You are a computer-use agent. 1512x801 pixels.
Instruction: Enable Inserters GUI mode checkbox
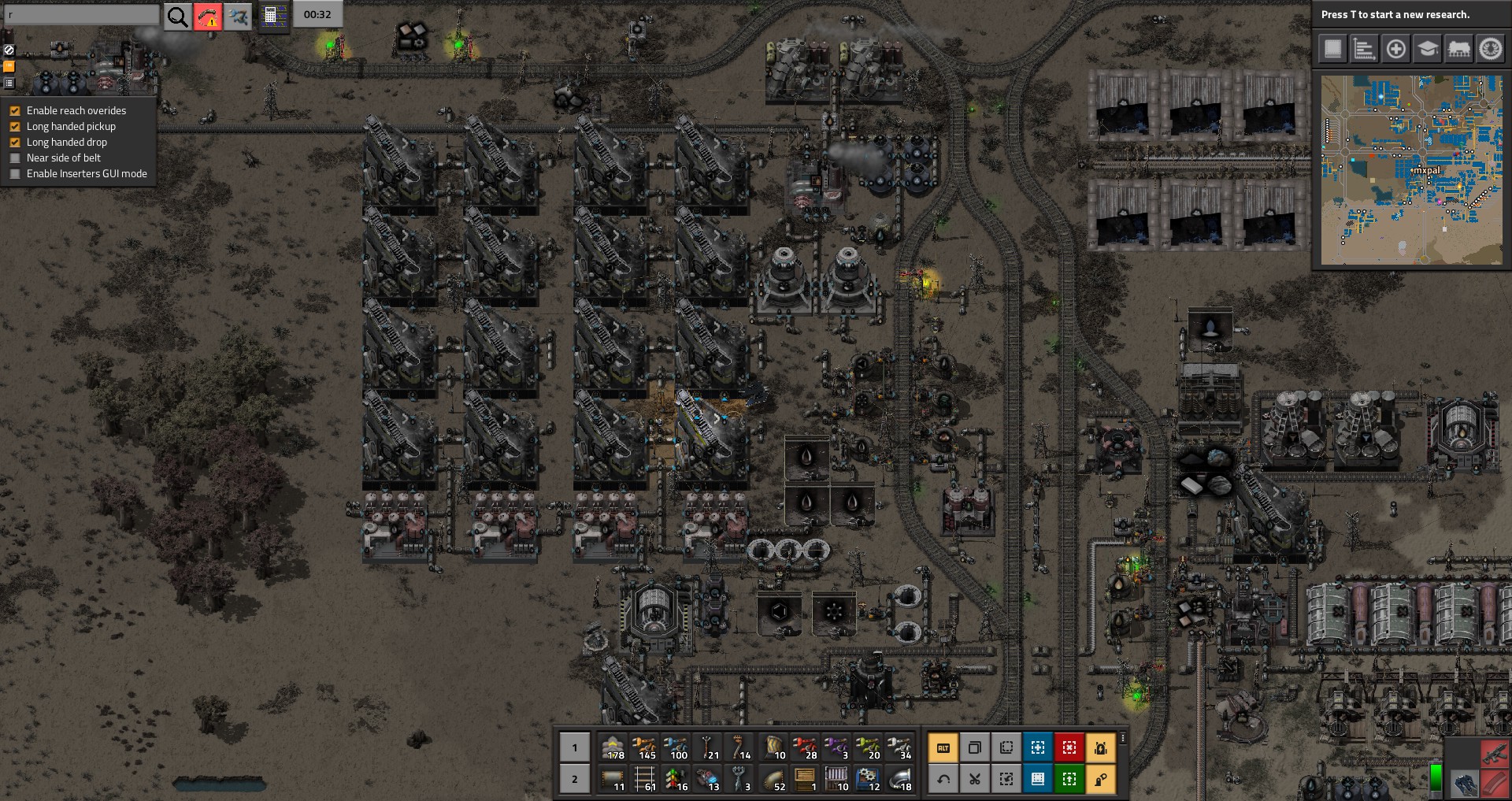(15, 174)
